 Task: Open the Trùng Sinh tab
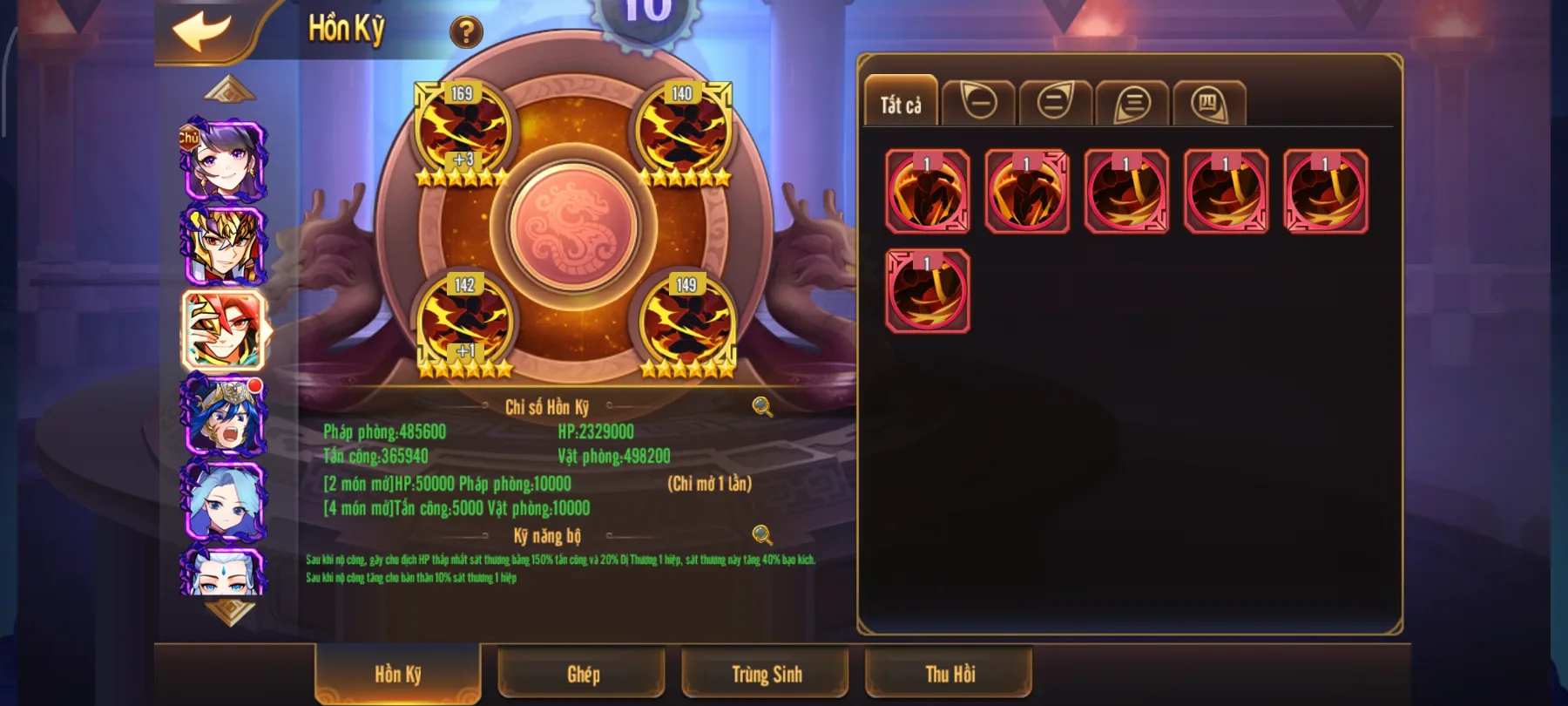pos(765,673)
